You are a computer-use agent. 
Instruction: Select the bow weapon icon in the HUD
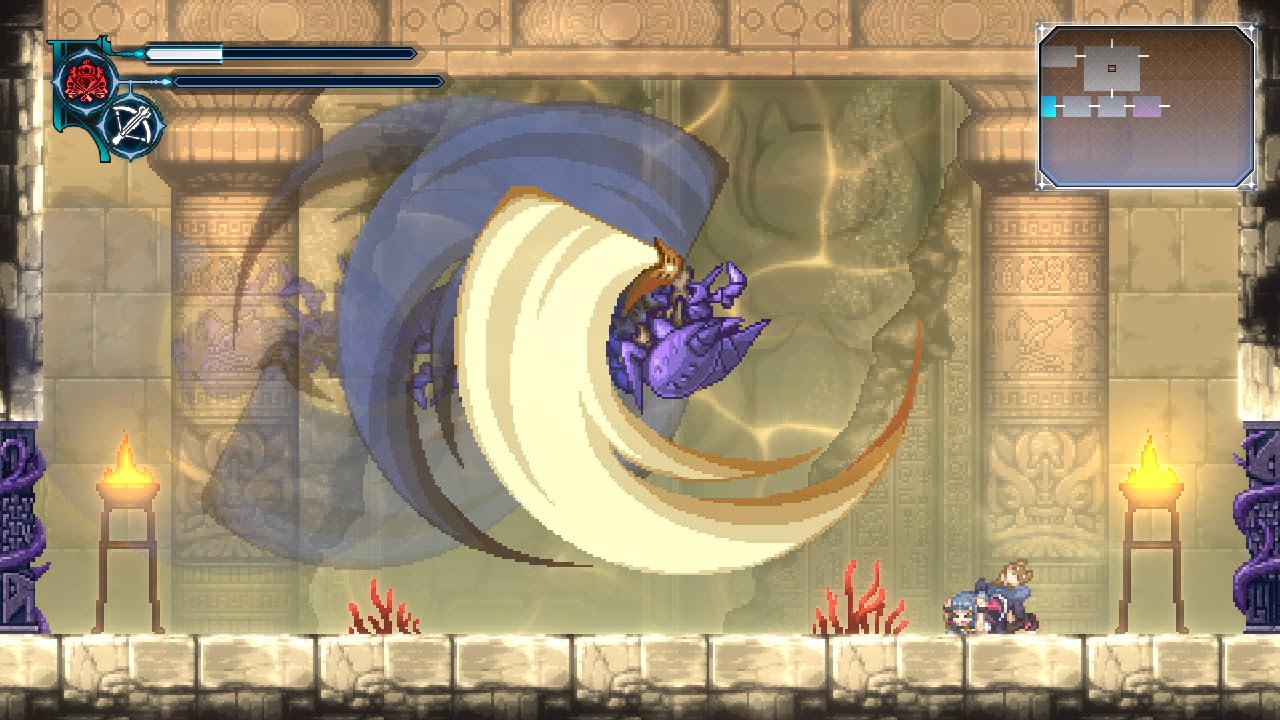tap(133, 125)
